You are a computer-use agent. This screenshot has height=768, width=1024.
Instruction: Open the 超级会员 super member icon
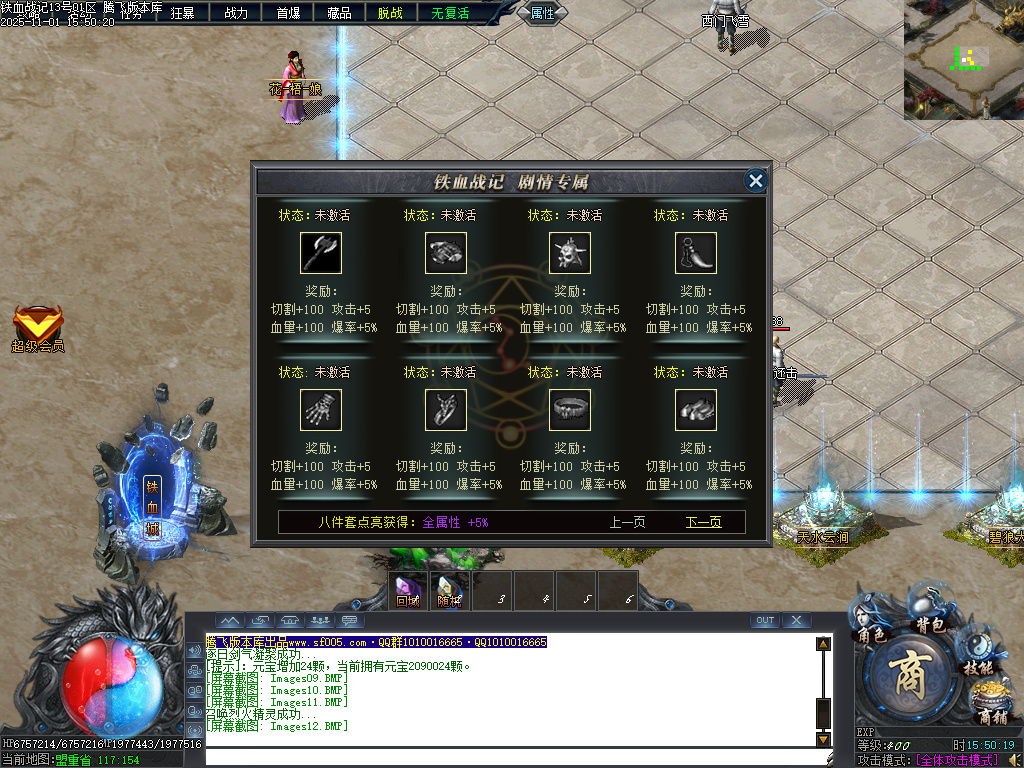point(38,327)
